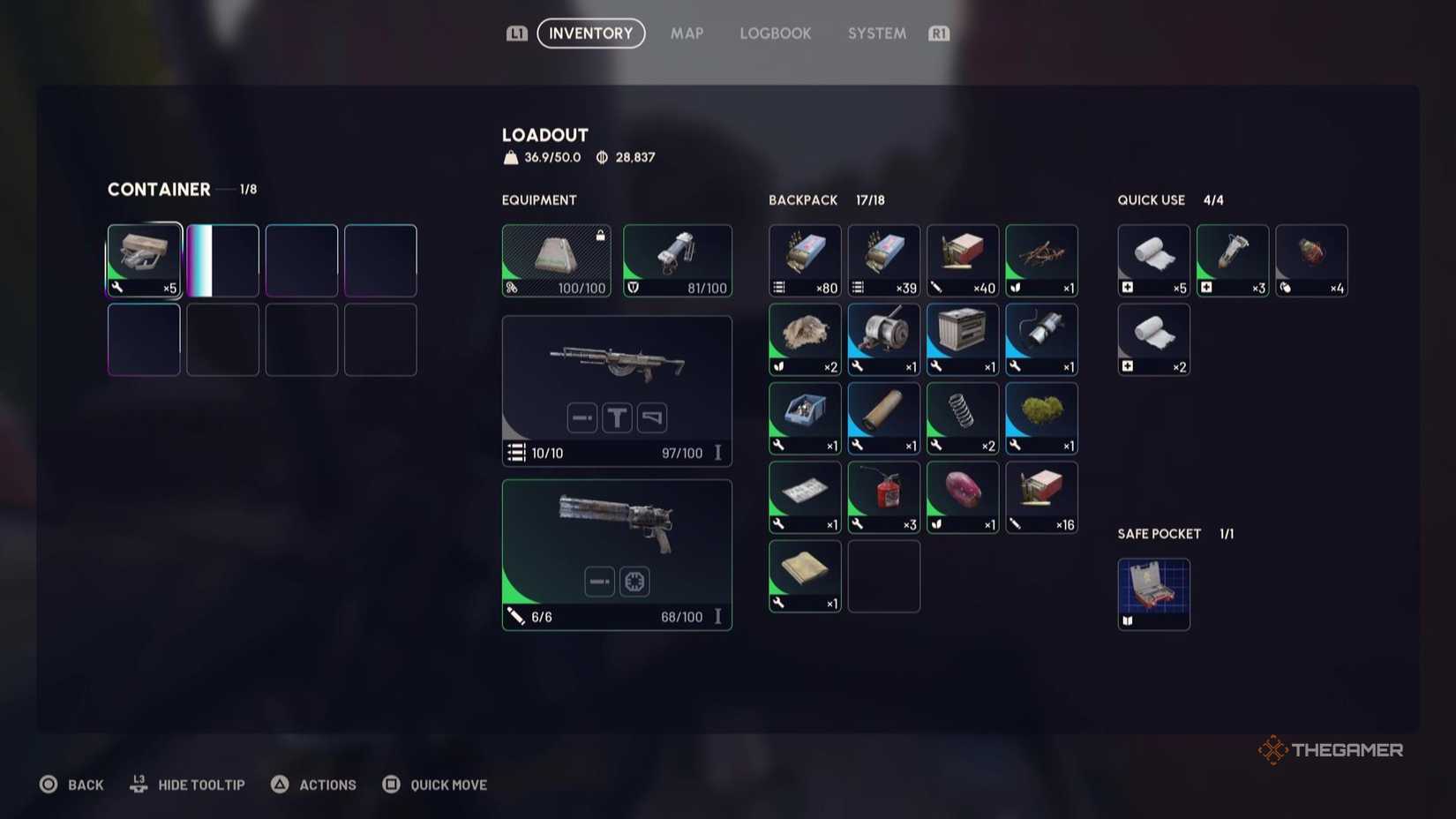Select the moss item in the backpack
Viewport: 1456px width, 819px height.
(x=1041, y=417)
